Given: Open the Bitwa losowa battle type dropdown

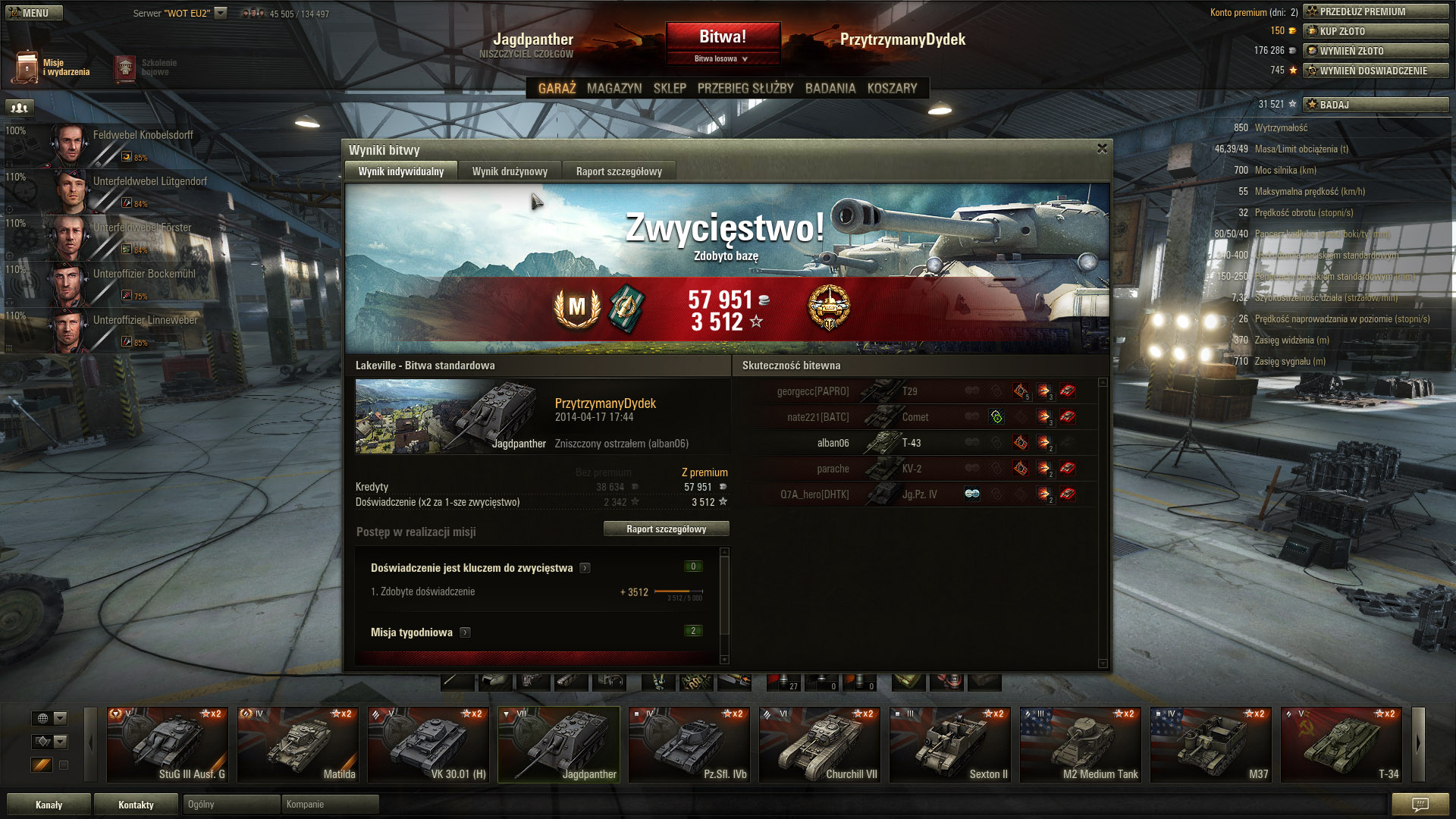Looking at the screenshot, I should 723,58.
